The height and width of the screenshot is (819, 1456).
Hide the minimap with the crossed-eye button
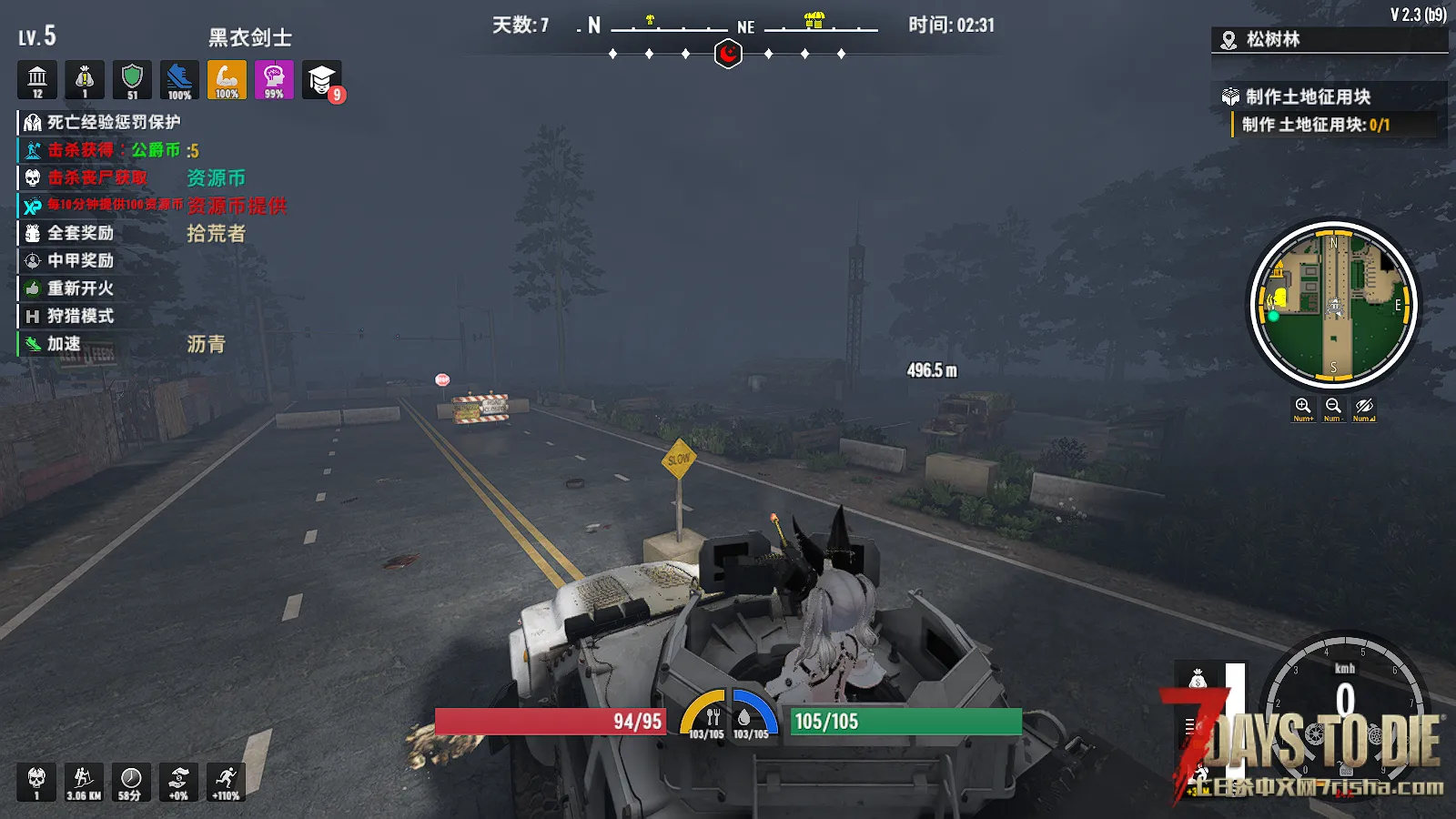click(x=1363, y=407)
